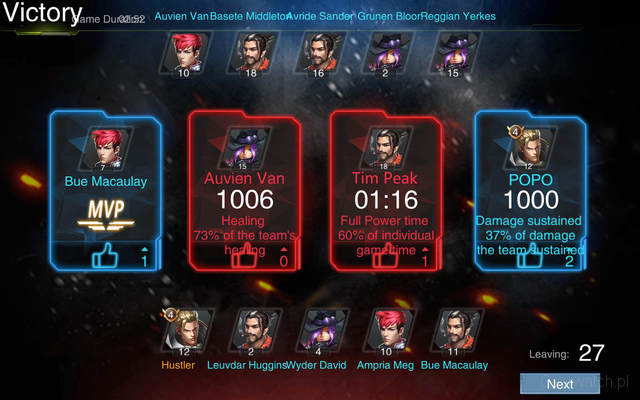Like Tim Peak's Full Power time card
This screenshot has width=640, height=400.
(x=386, y=257)
